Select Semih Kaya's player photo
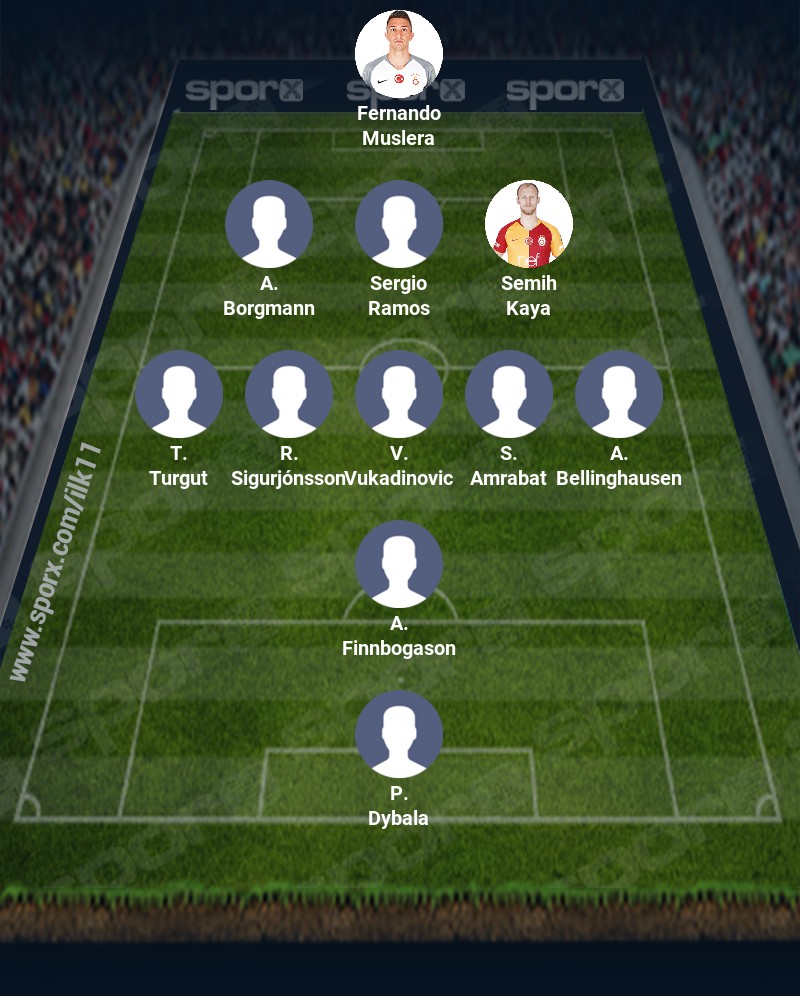 pyautogui.click(x=529, y=224)
